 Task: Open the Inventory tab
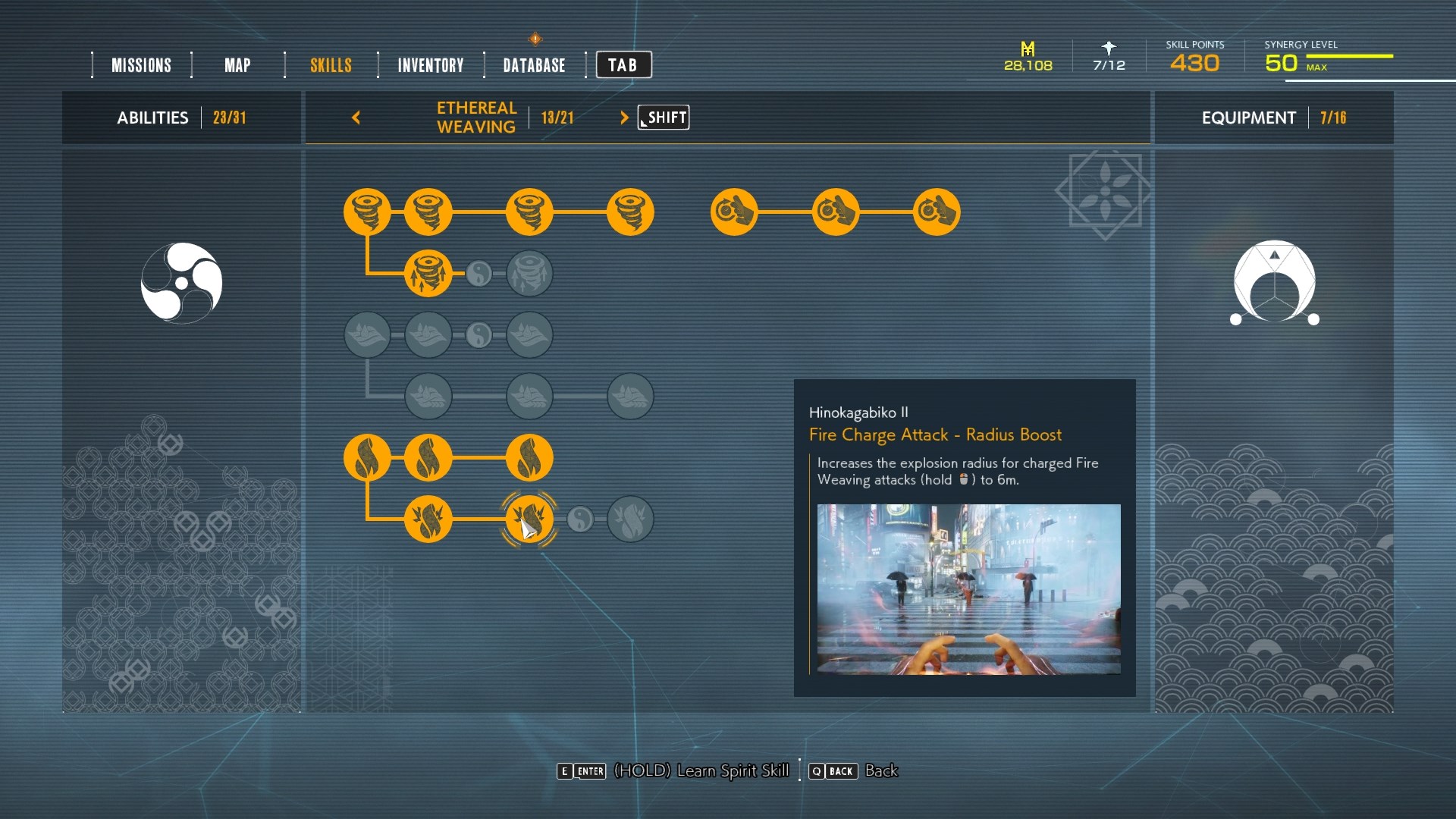tap(430, 65)
